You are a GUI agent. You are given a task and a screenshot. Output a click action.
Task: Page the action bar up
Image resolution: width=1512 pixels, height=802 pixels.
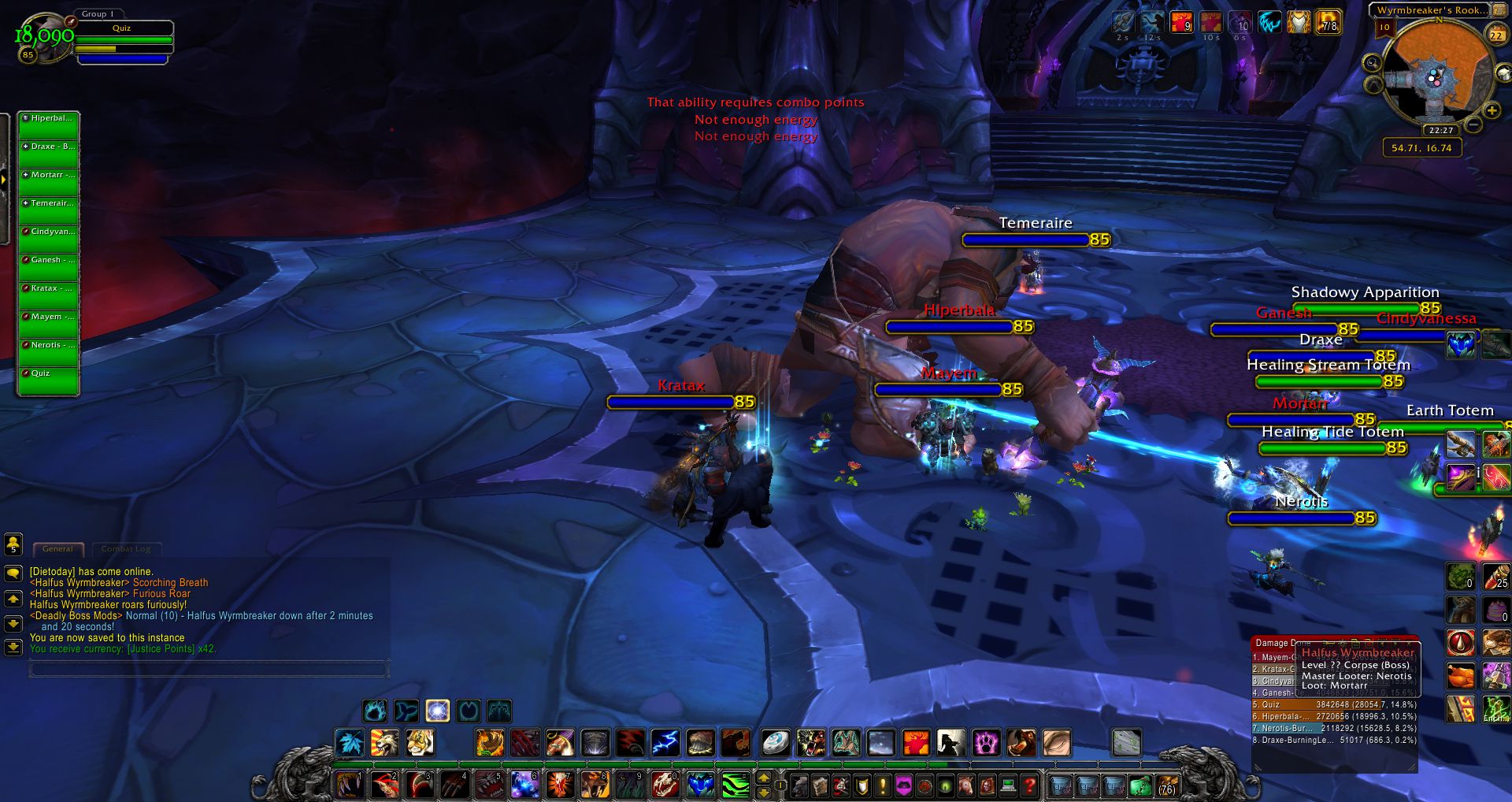coord(763,778)
